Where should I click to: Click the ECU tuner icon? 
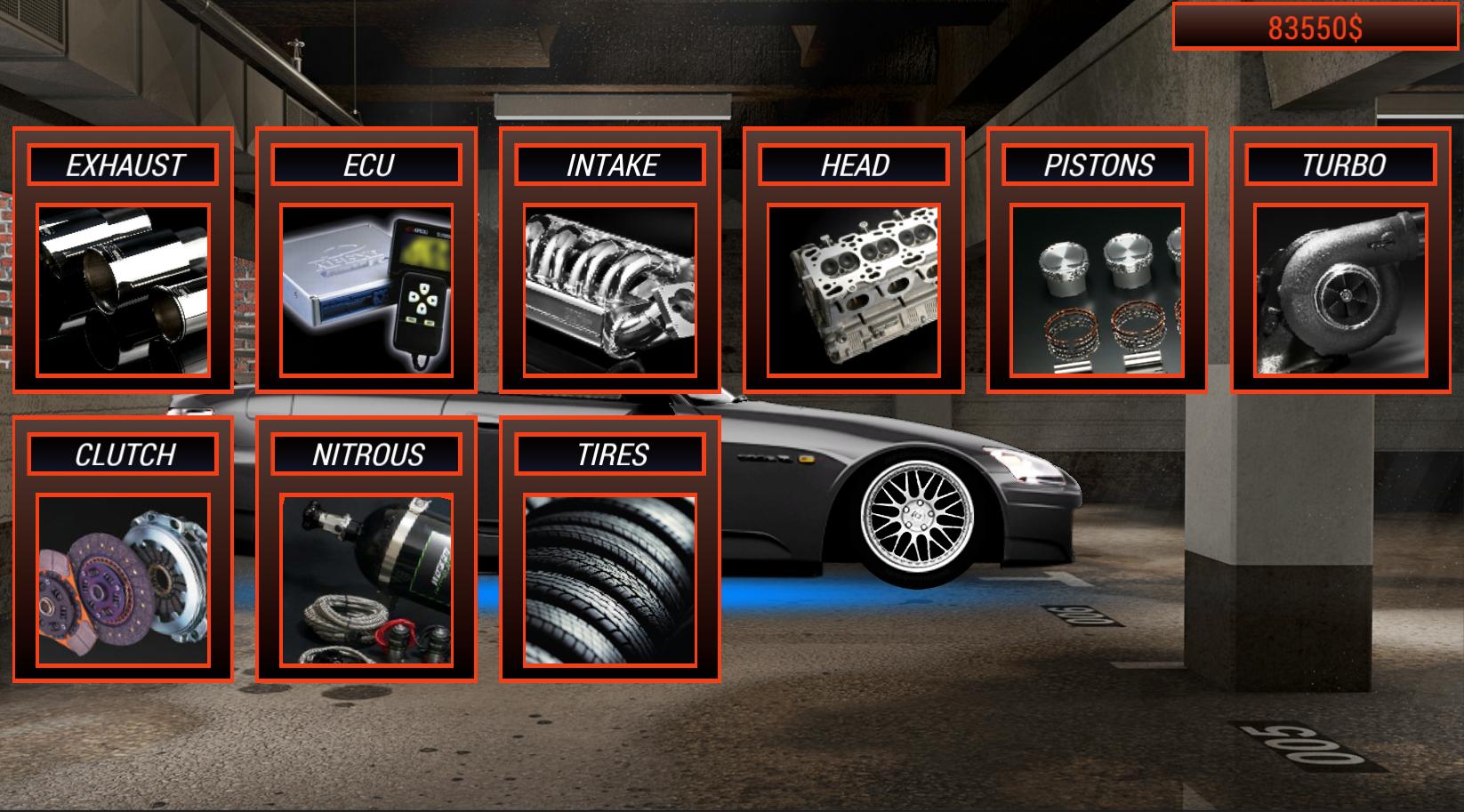[x=367, y=289]
